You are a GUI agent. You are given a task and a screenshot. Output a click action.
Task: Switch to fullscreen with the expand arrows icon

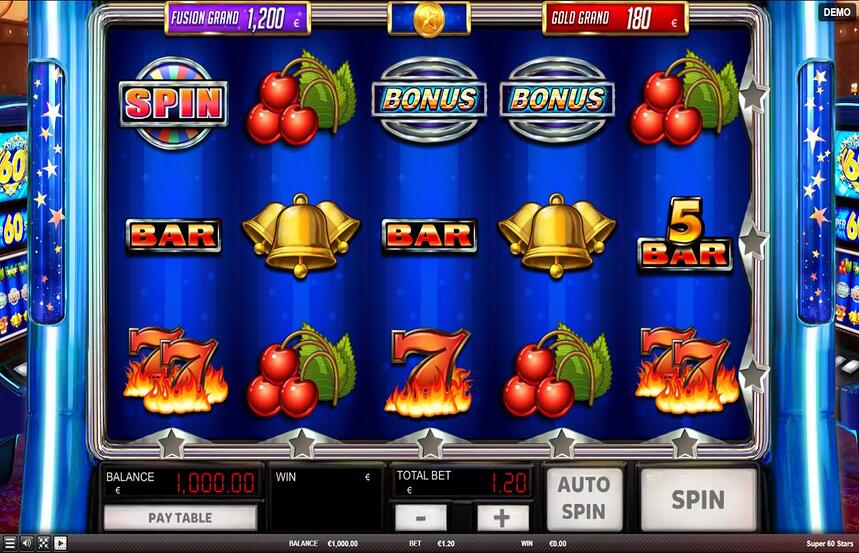point(43,543)
